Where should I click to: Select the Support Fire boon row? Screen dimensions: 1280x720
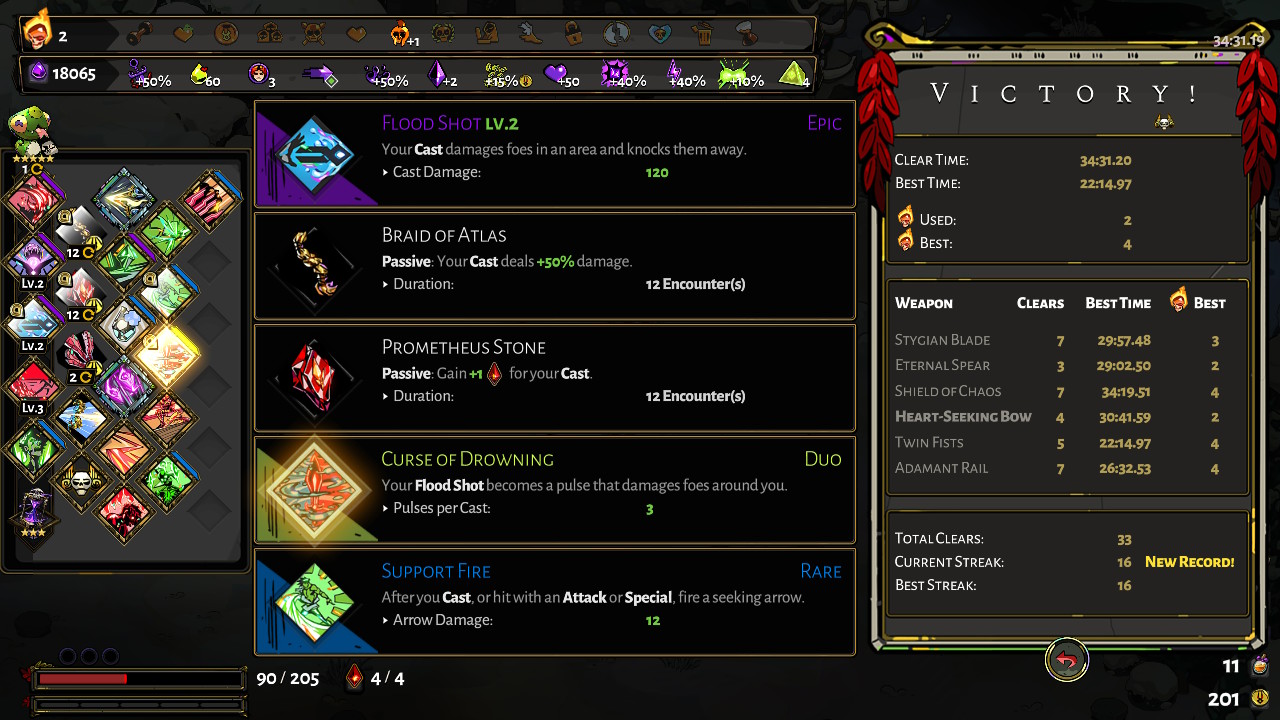[555, 602]
